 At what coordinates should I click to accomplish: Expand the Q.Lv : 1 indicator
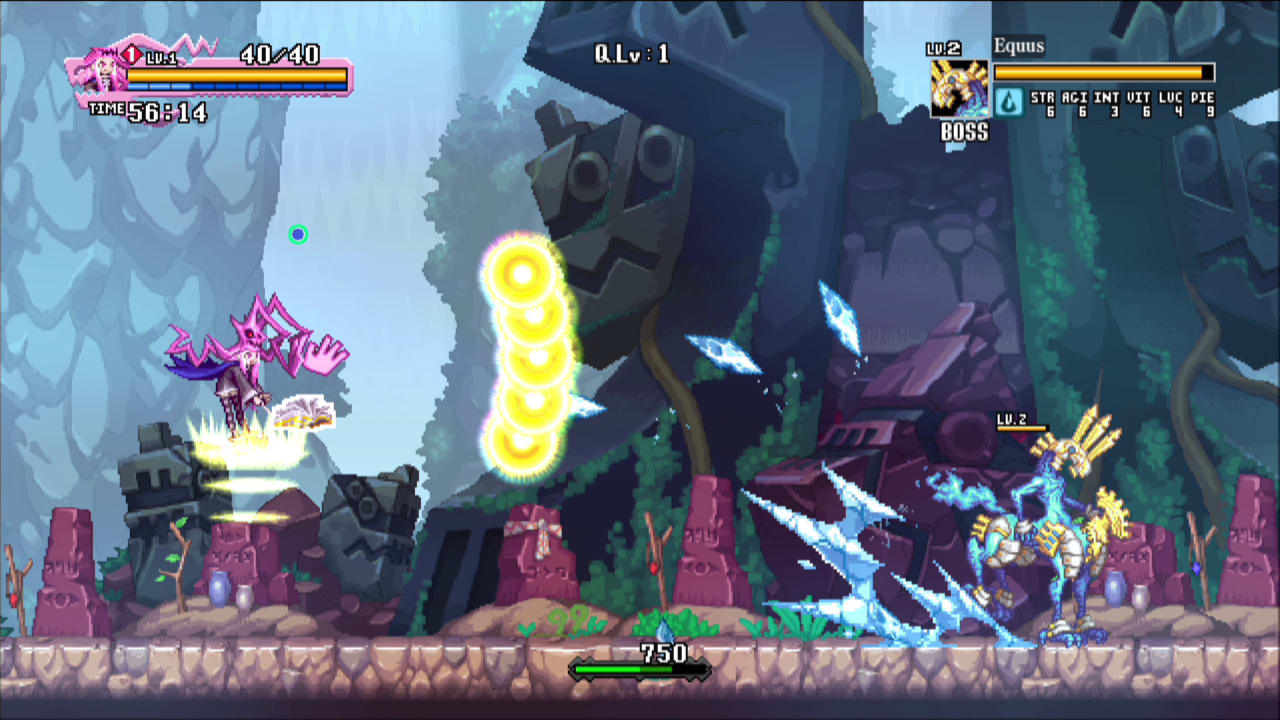[x=633, y=55]
